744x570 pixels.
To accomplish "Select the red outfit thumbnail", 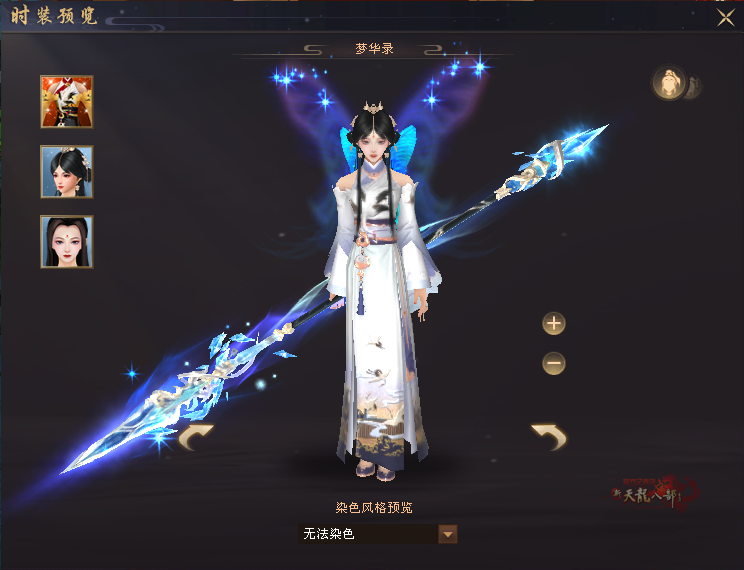I will [x=67, y=102].
